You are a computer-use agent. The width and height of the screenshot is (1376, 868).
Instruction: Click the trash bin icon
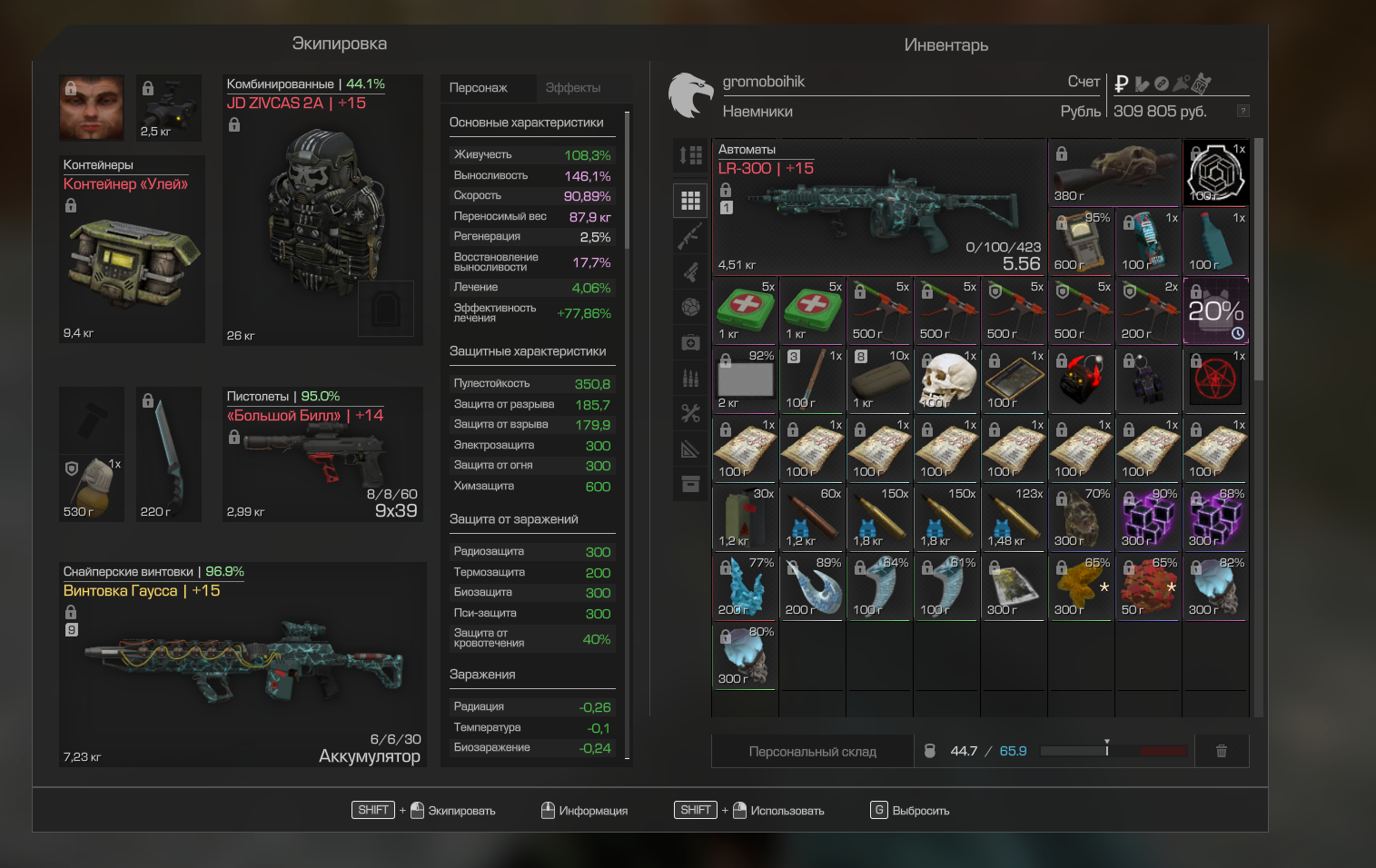(x=1222, y=751)
